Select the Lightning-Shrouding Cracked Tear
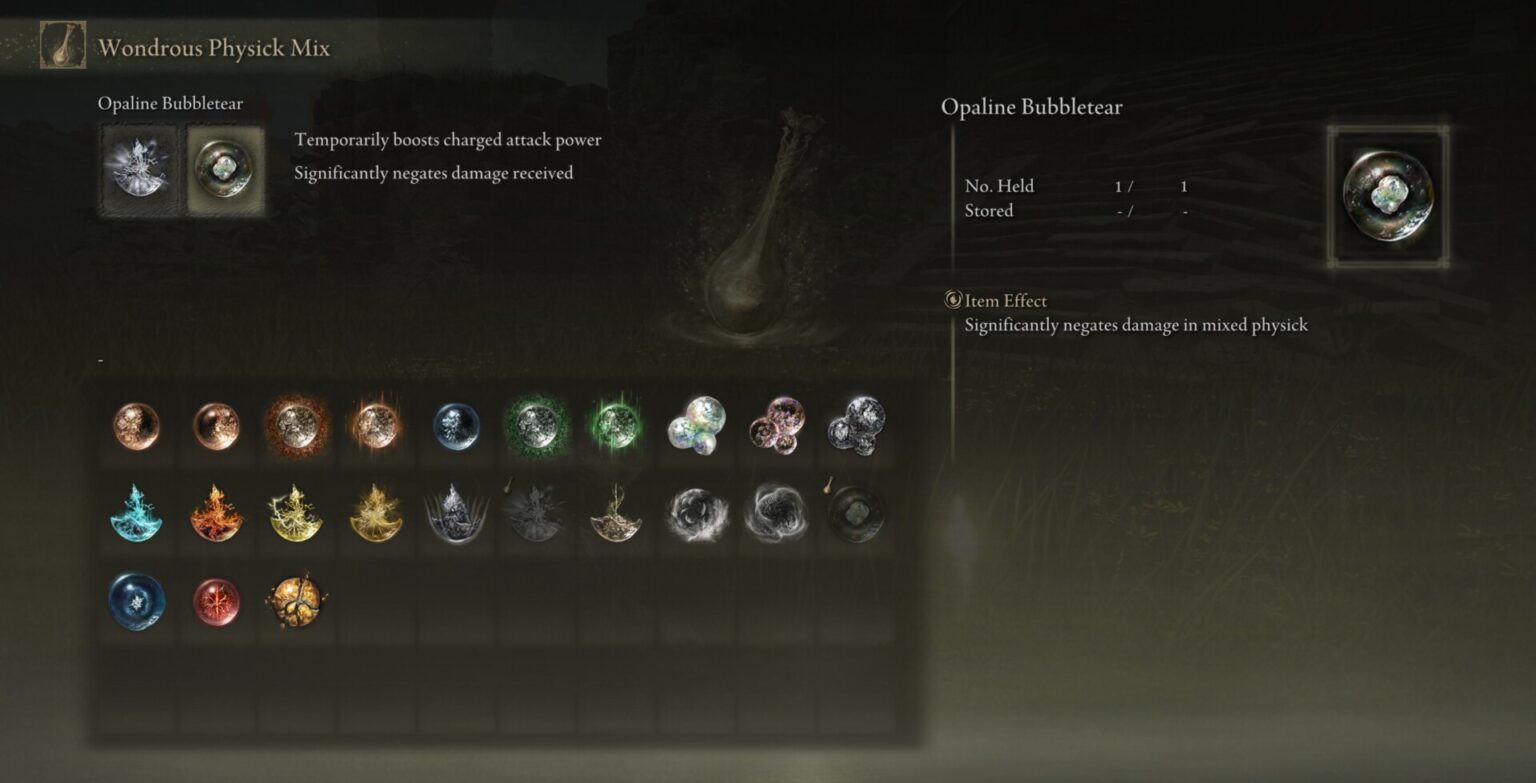 point(297,512)
